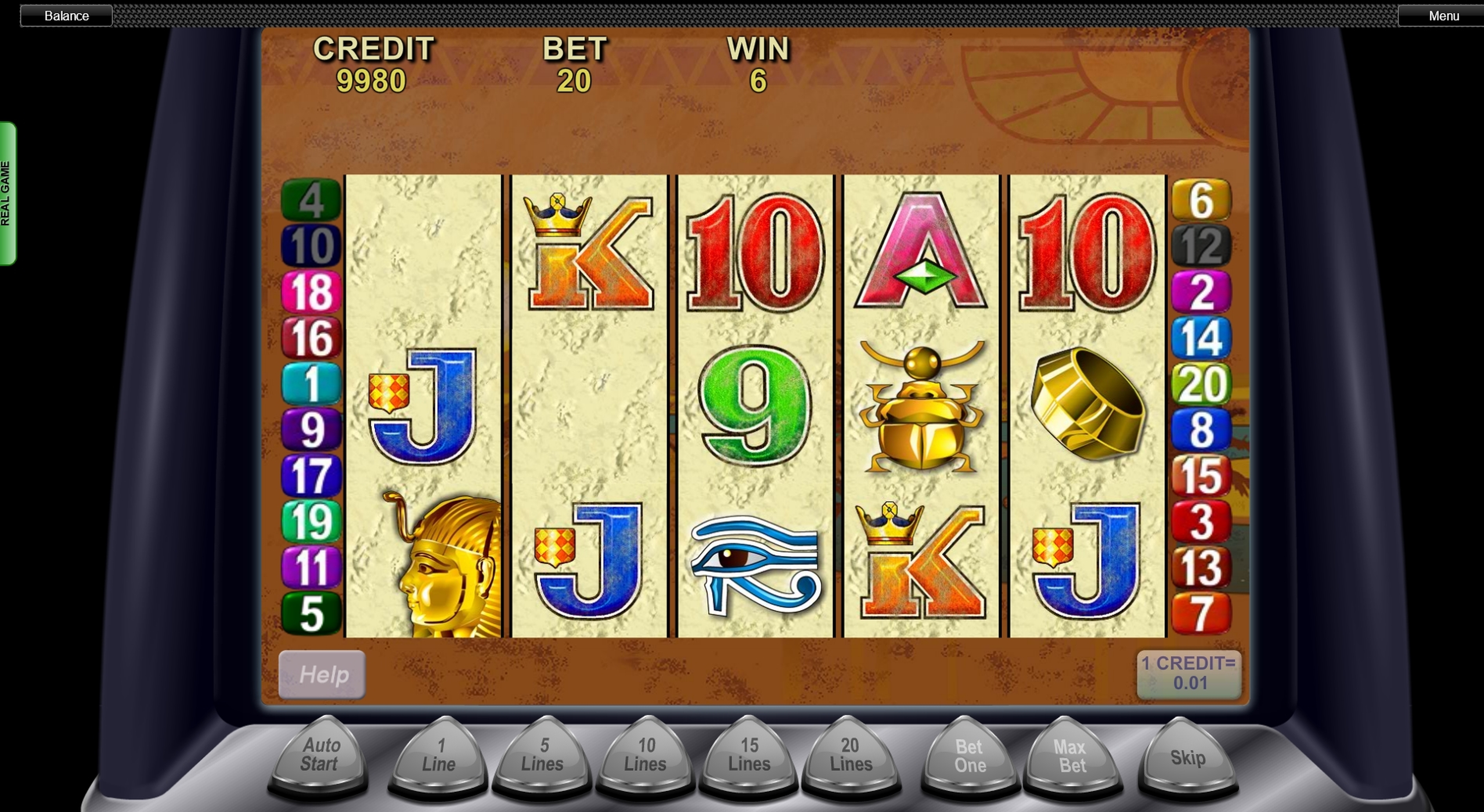Choose the 15 Lines button
This screenshot has height=812, width=1484.
(749, 756)
